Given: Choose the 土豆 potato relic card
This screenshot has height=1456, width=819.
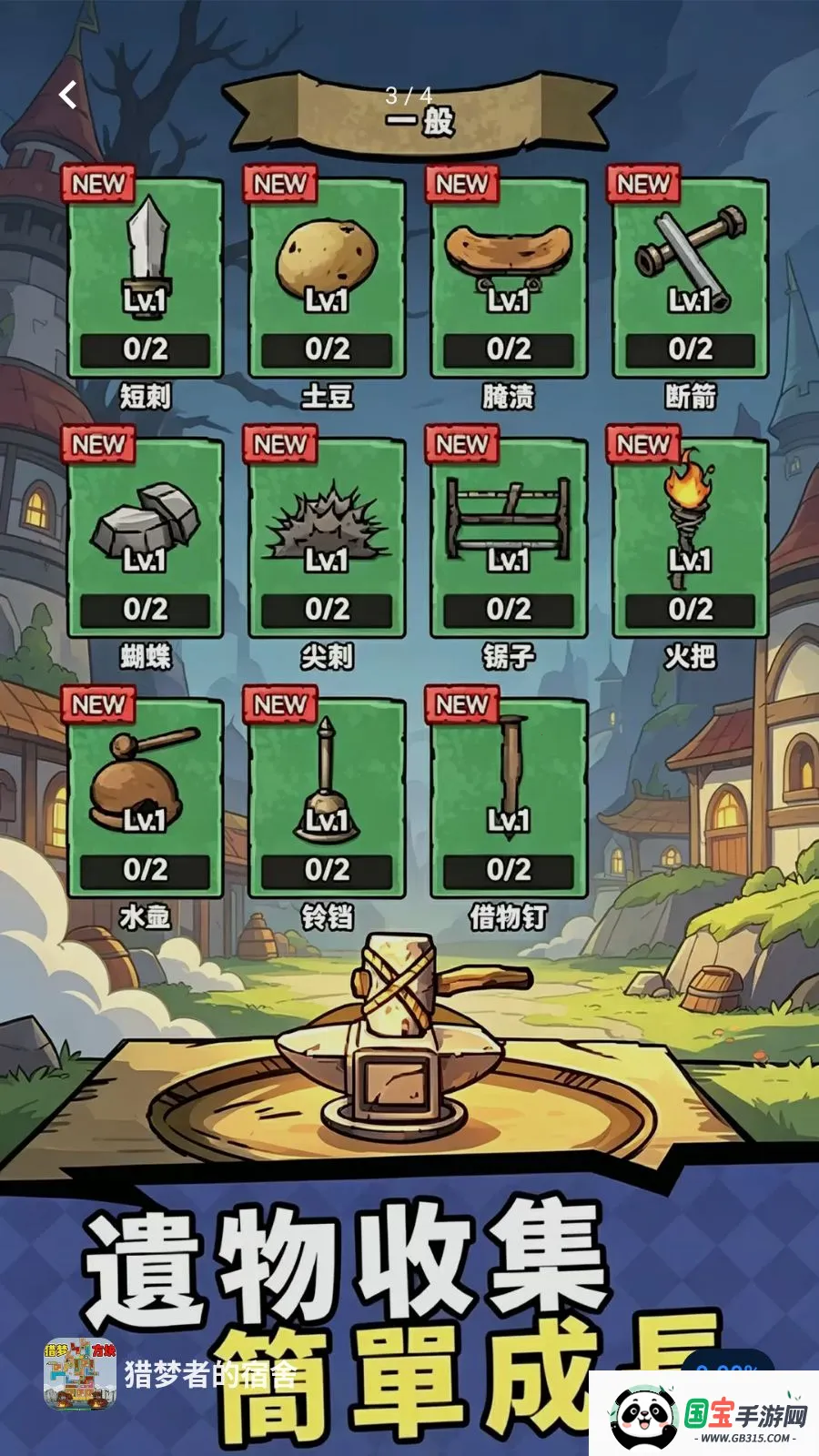Looking at the screenshot, I should pos(327,278).
